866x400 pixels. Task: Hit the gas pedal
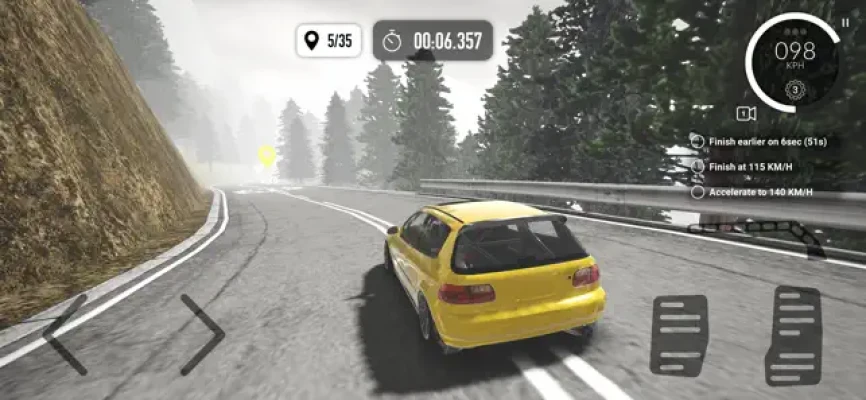coord(793,335)
